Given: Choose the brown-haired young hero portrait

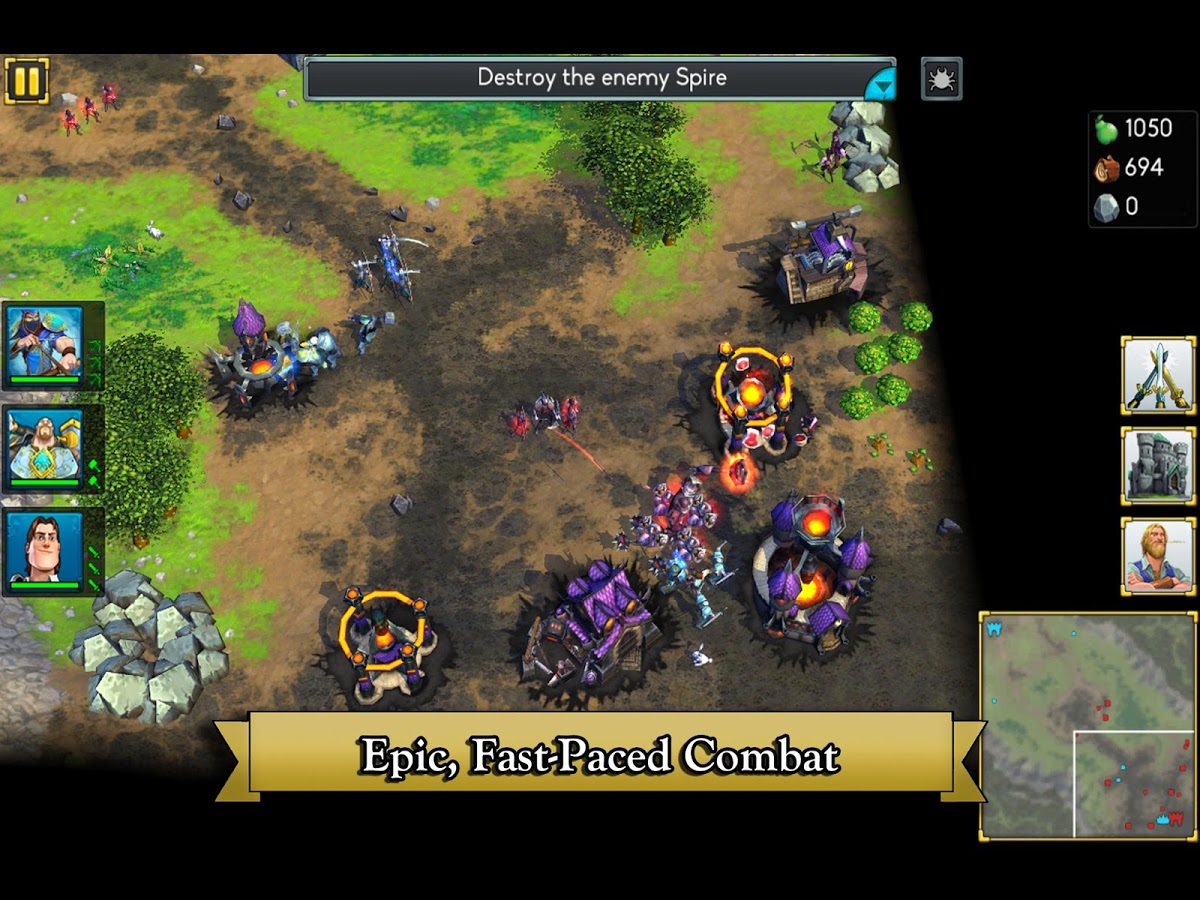Looking at the screenshot, I should pos(45,551).
